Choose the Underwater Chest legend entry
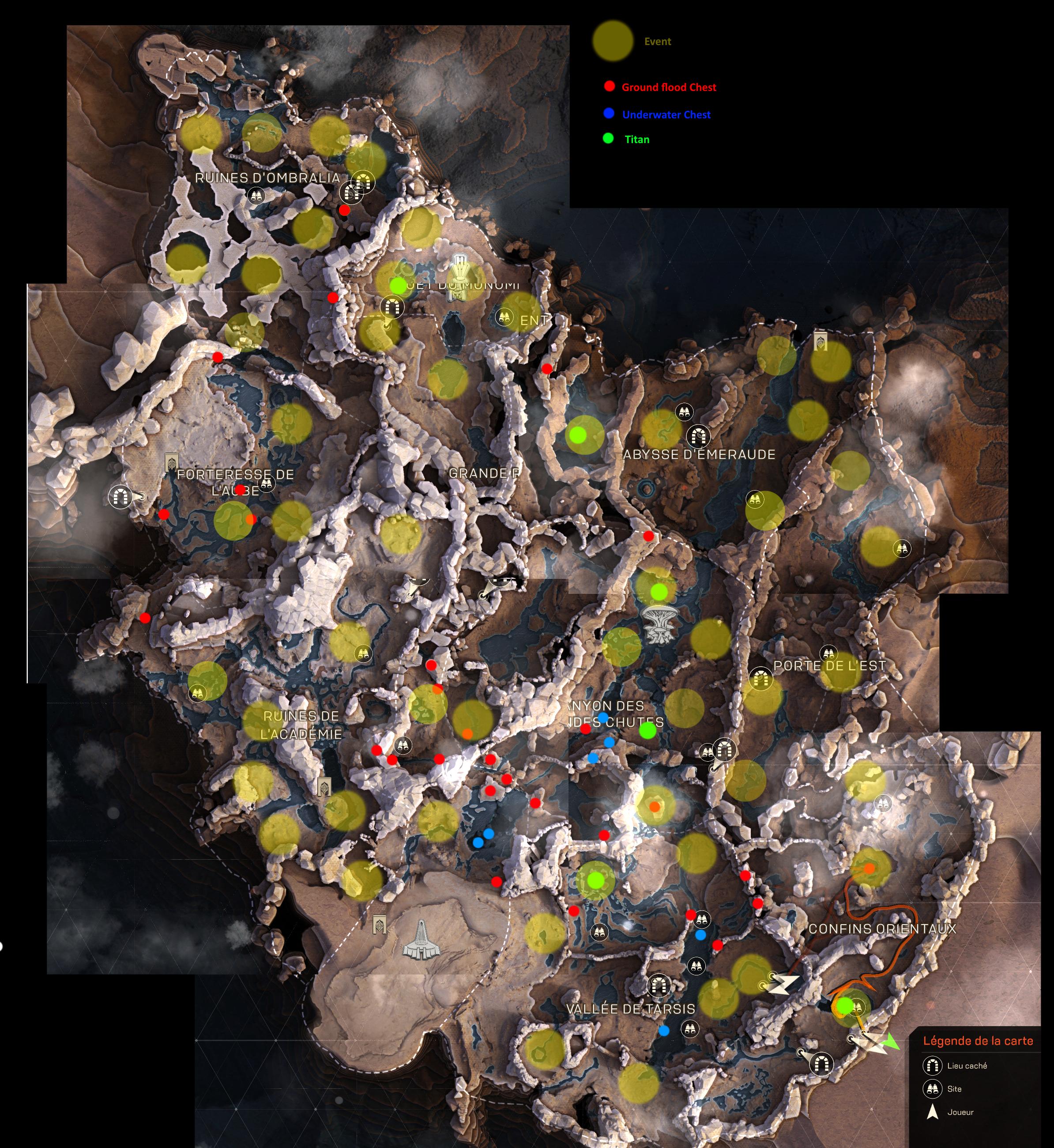This screenshot has height=1148, width=1054. (666, 115)
